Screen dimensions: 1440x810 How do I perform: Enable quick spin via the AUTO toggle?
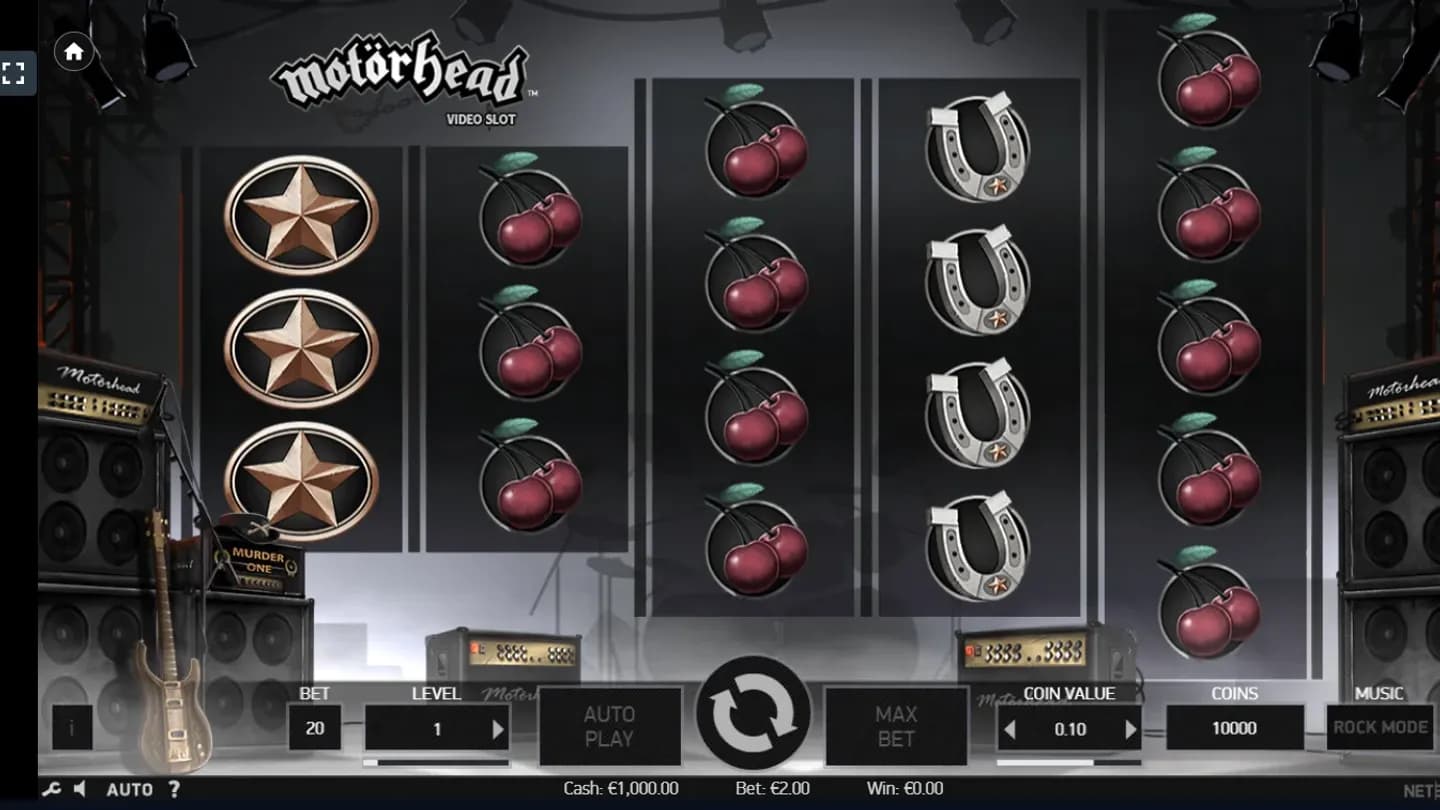(x=130, y=789)
